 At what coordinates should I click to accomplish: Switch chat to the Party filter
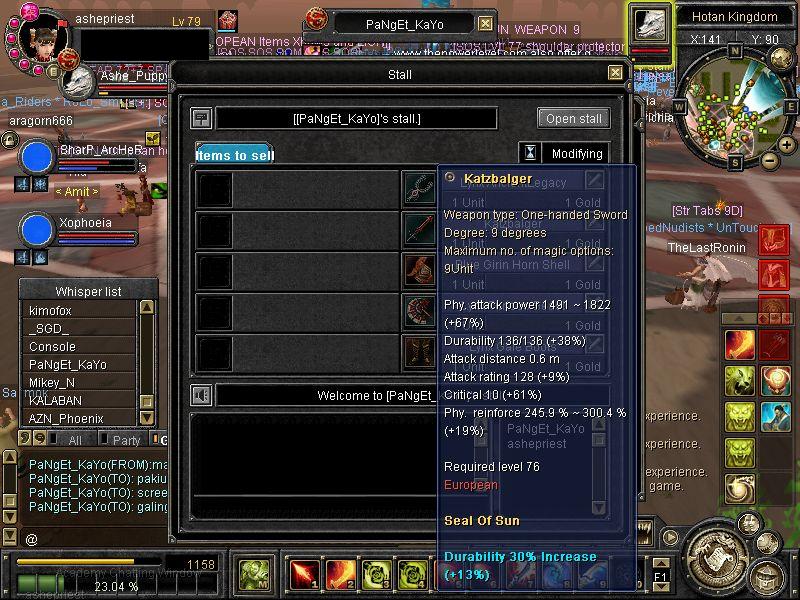(126, 440)
